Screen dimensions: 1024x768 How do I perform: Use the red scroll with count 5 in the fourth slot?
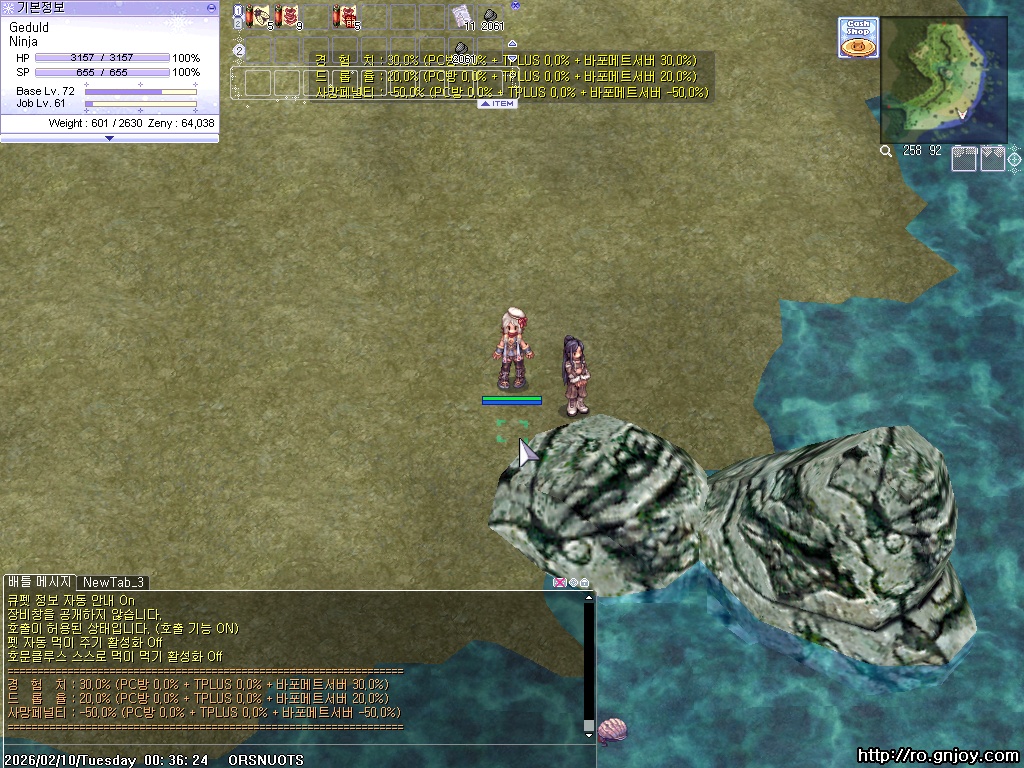click(345, 16)
